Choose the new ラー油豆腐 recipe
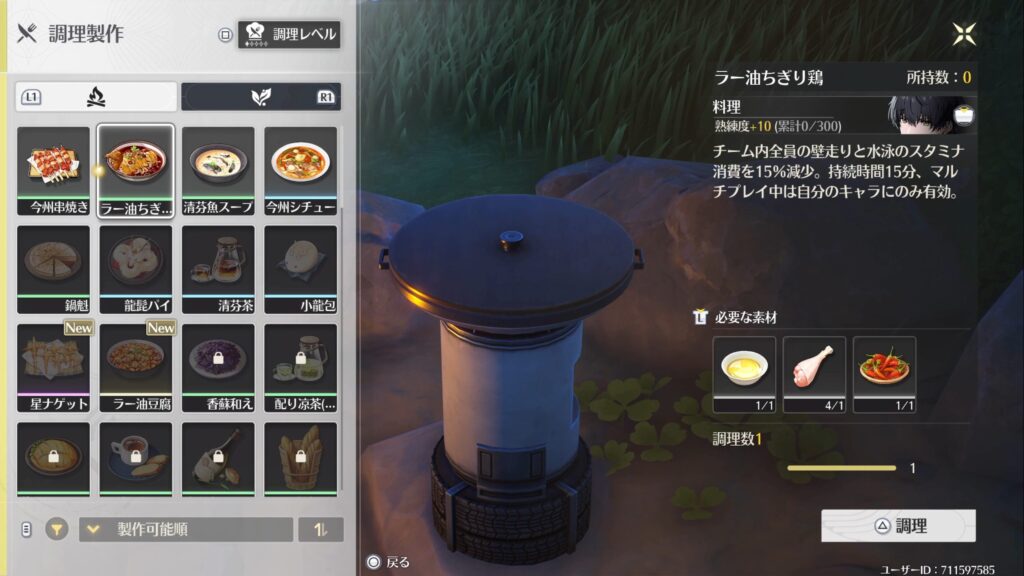The height and width of the screenshot is (576, 1024). coord(136,364)
